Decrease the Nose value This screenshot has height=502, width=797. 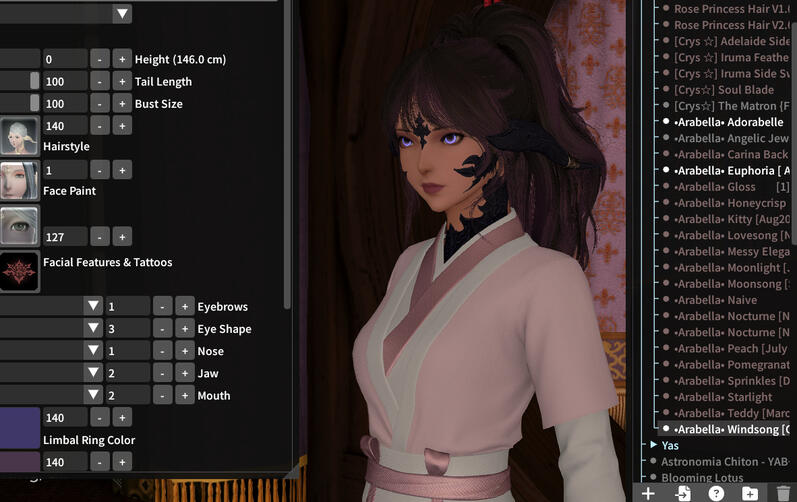click(163, 351)
